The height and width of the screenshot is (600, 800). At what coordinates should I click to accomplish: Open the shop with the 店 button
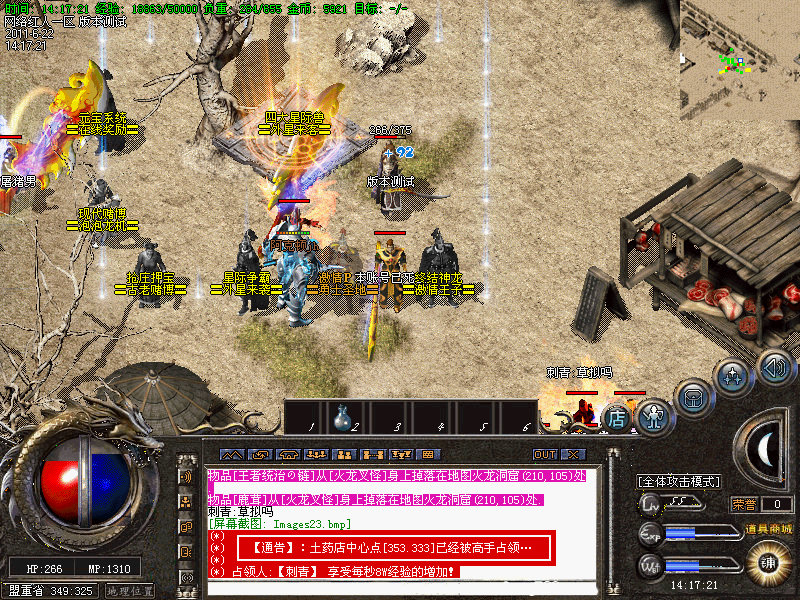pyautogui.click(x=617, y=417)
